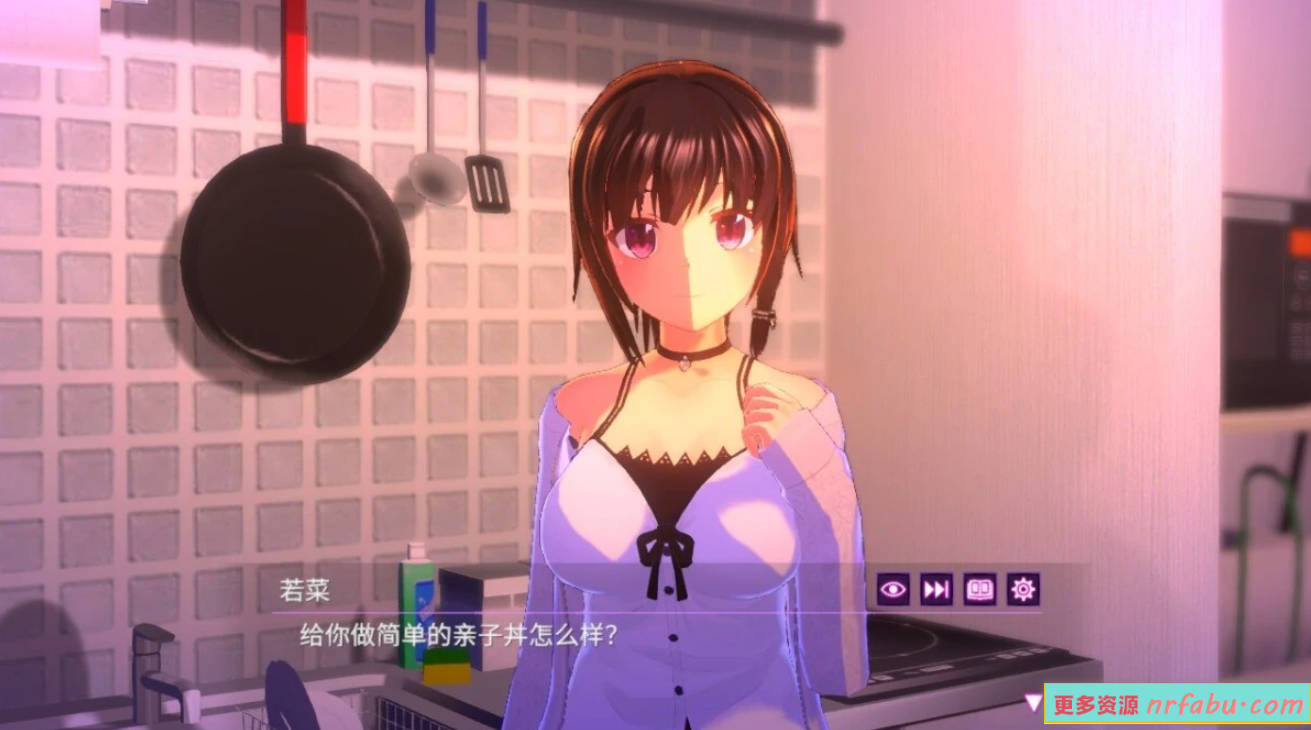Click the blue detergent bottle near the sink

click(x=420, y=610)
